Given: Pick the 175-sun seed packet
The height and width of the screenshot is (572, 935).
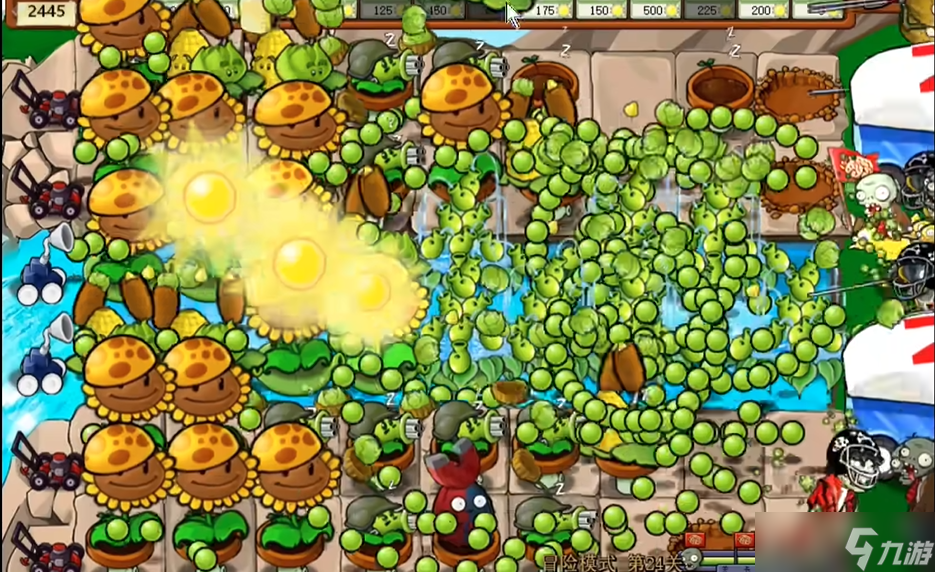Looking at the screenshot, I should click(x=549, y=10).
